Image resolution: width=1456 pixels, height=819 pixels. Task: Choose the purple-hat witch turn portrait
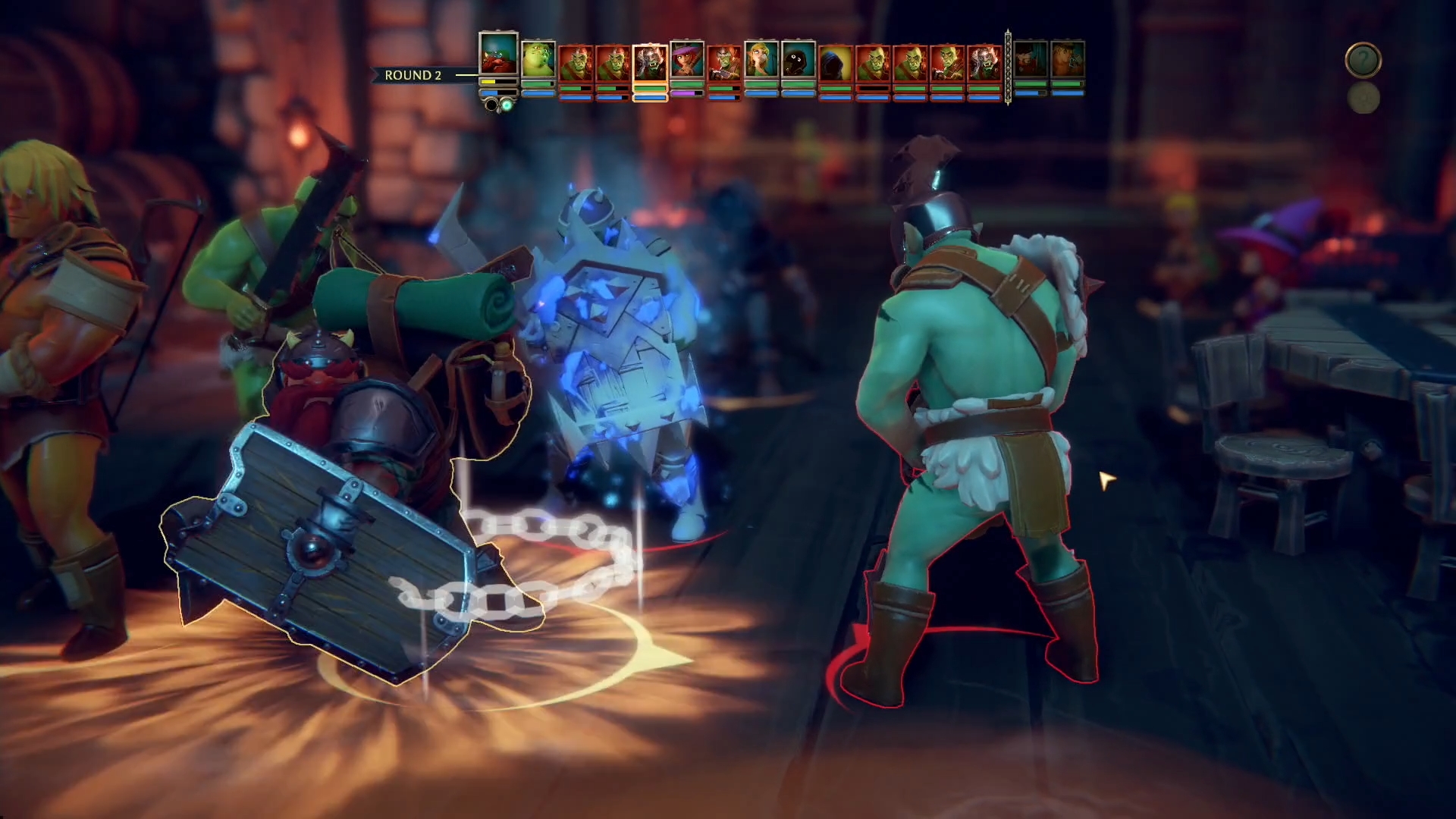tap(687, 60)
